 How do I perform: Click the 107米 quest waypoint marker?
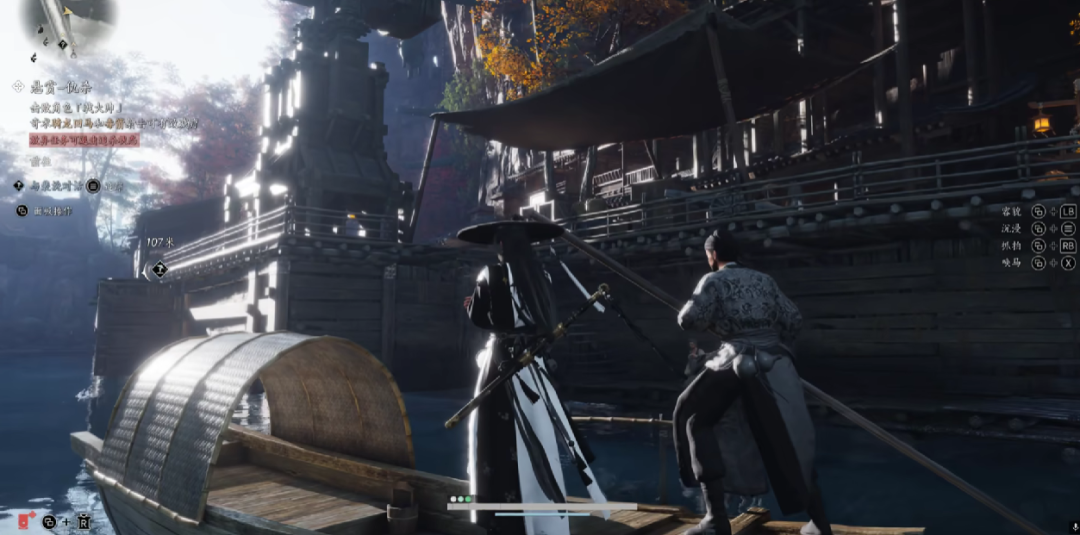(x=159, y=268)
